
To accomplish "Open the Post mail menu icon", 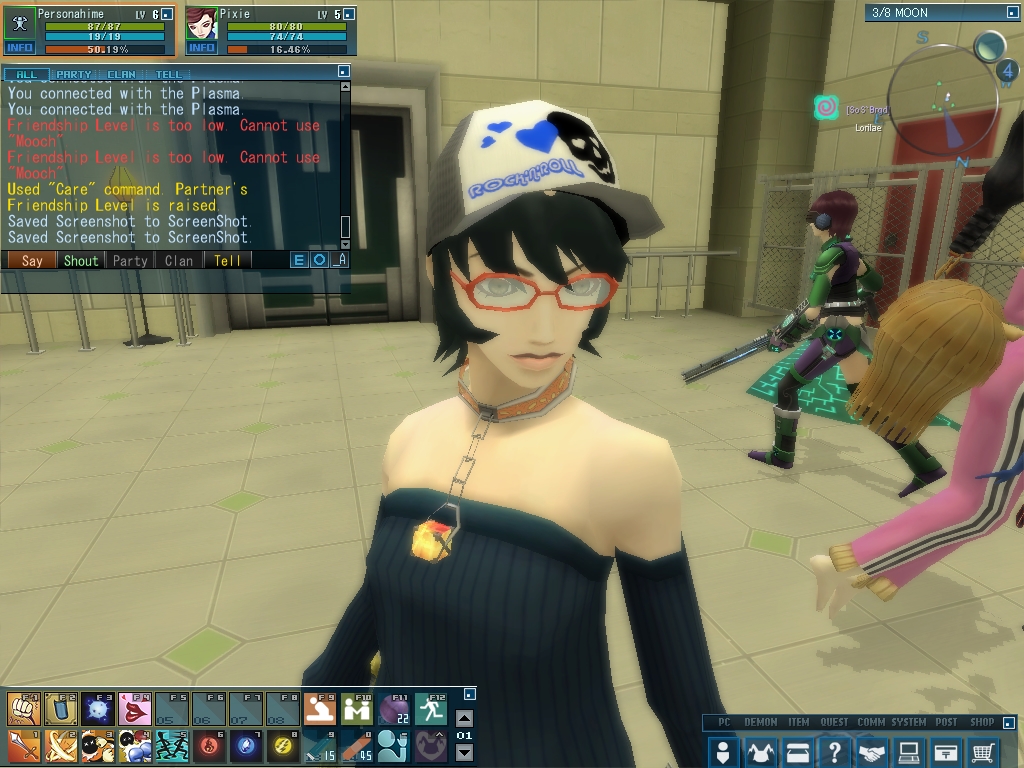I will click(946, 752).
